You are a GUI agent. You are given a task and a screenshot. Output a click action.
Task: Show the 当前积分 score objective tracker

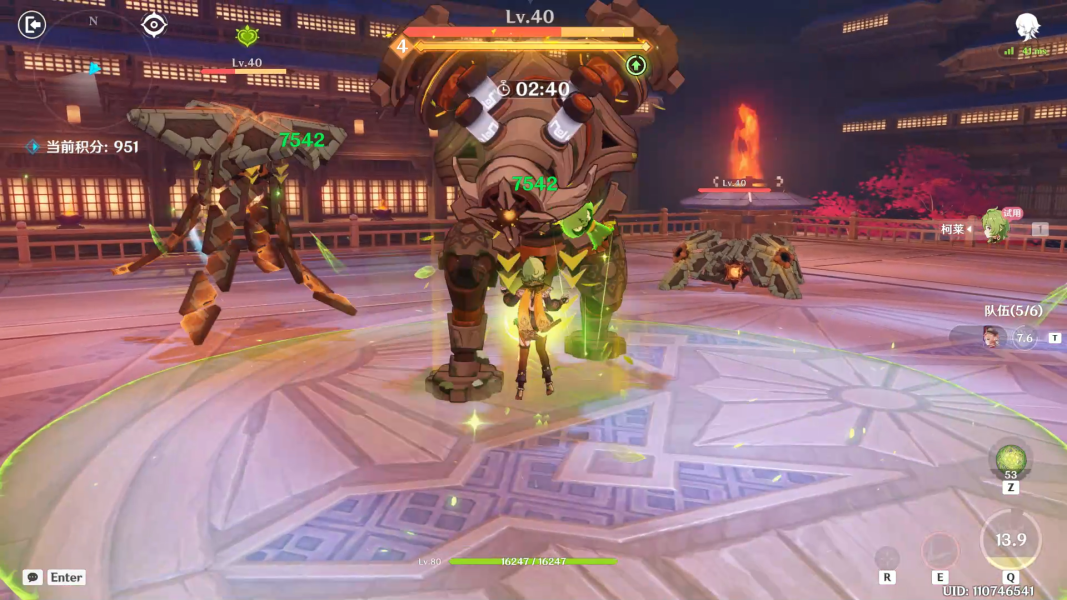[x=83, y=147]
